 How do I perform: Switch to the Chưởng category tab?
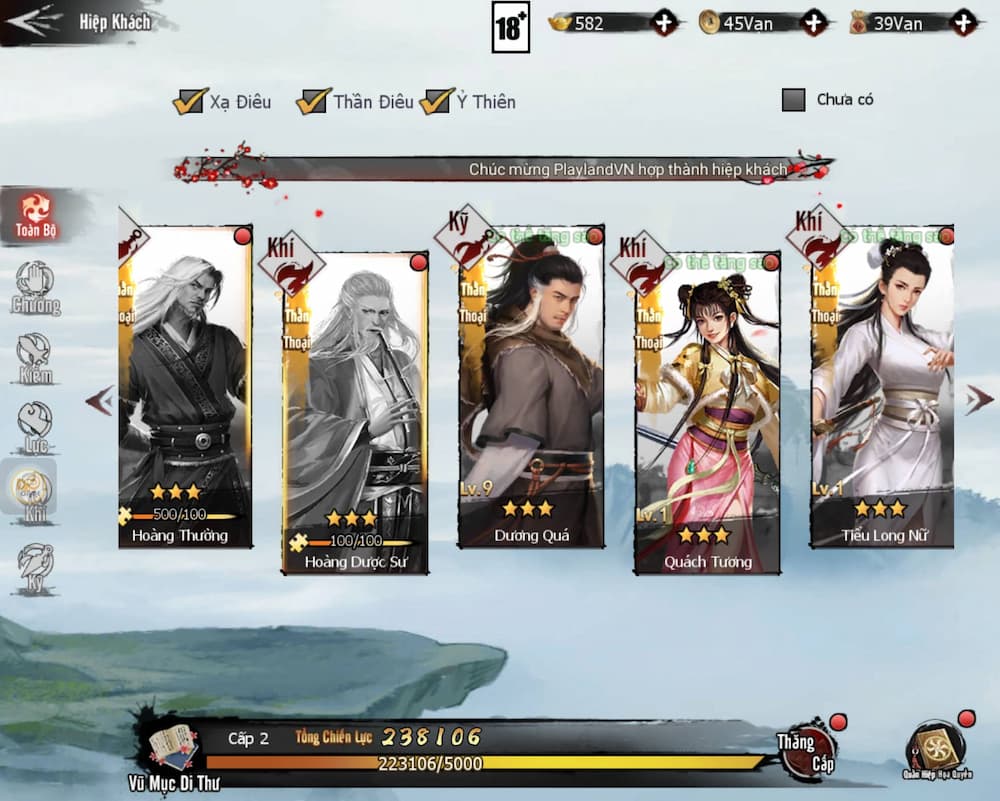coord(35,288)
